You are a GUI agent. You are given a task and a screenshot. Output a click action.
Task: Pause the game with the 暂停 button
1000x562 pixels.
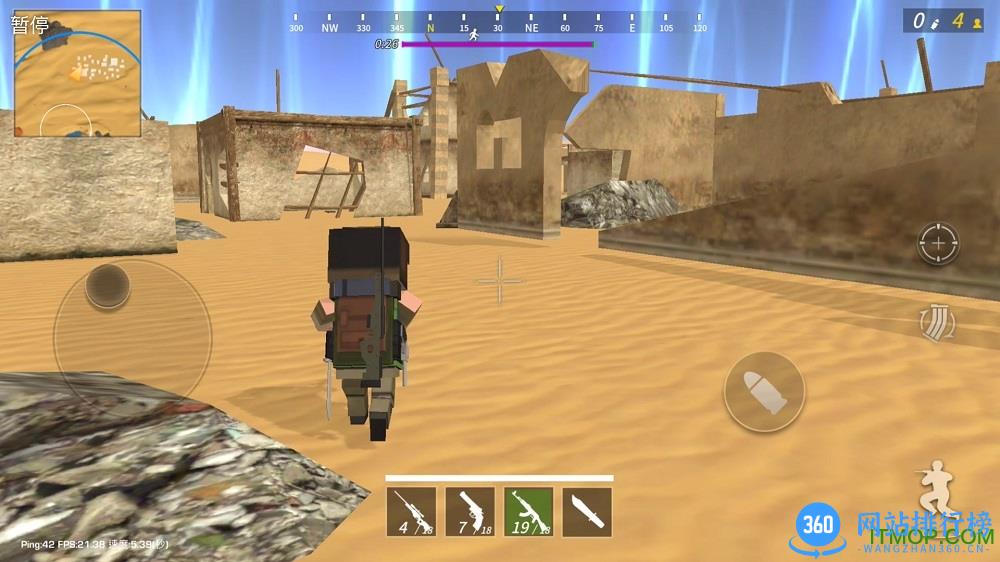pyautogui.click(x=30, y=24)
